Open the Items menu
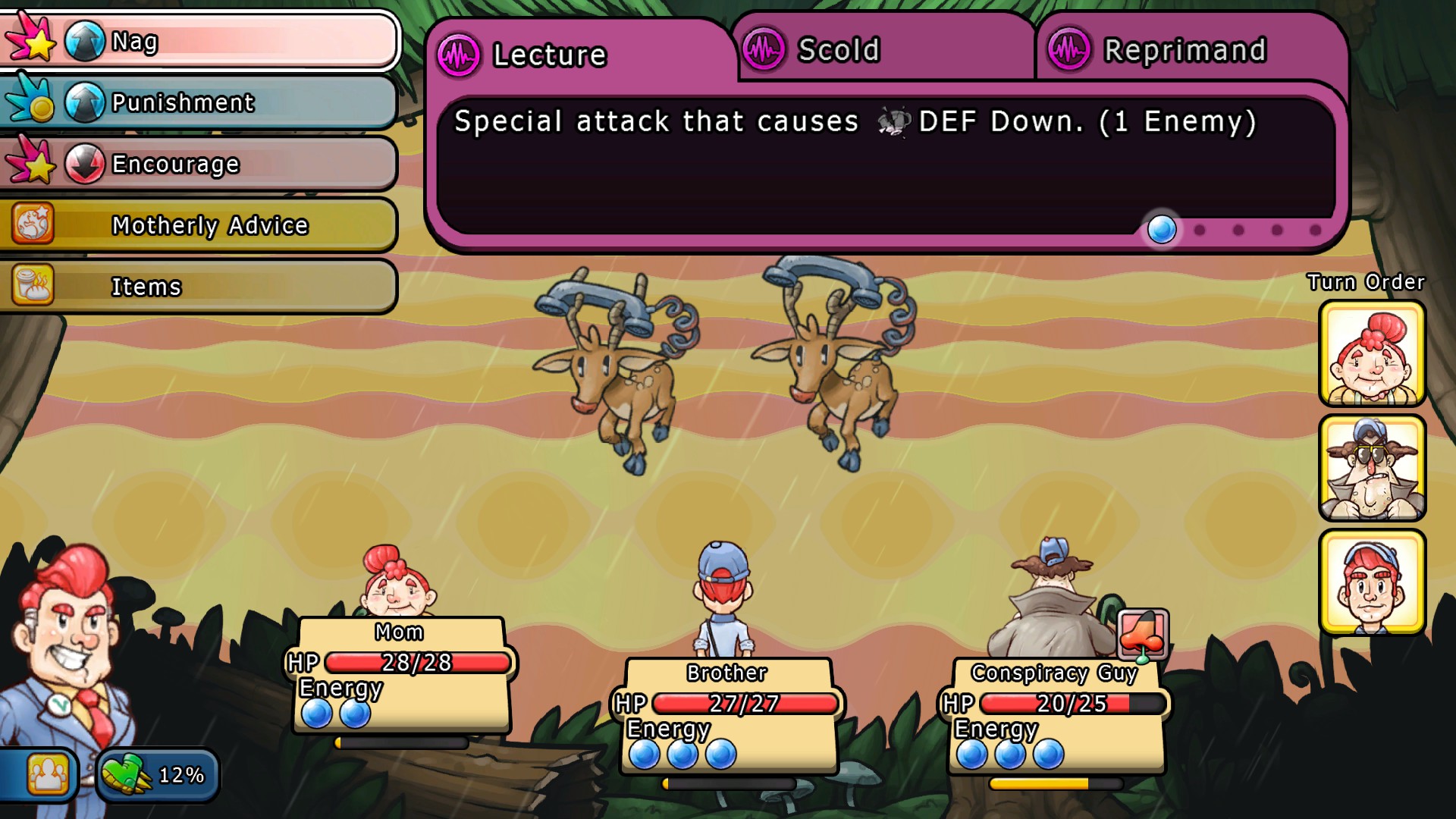This screenshot has width=1456, height=819. tap(199, 287)
